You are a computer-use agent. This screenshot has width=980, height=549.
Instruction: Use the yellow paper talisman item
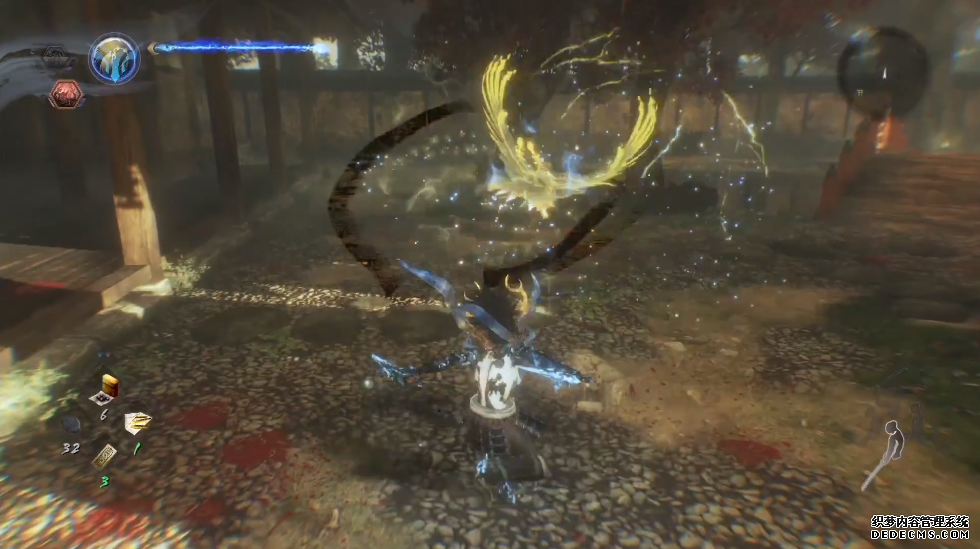(x=137, y=423)
